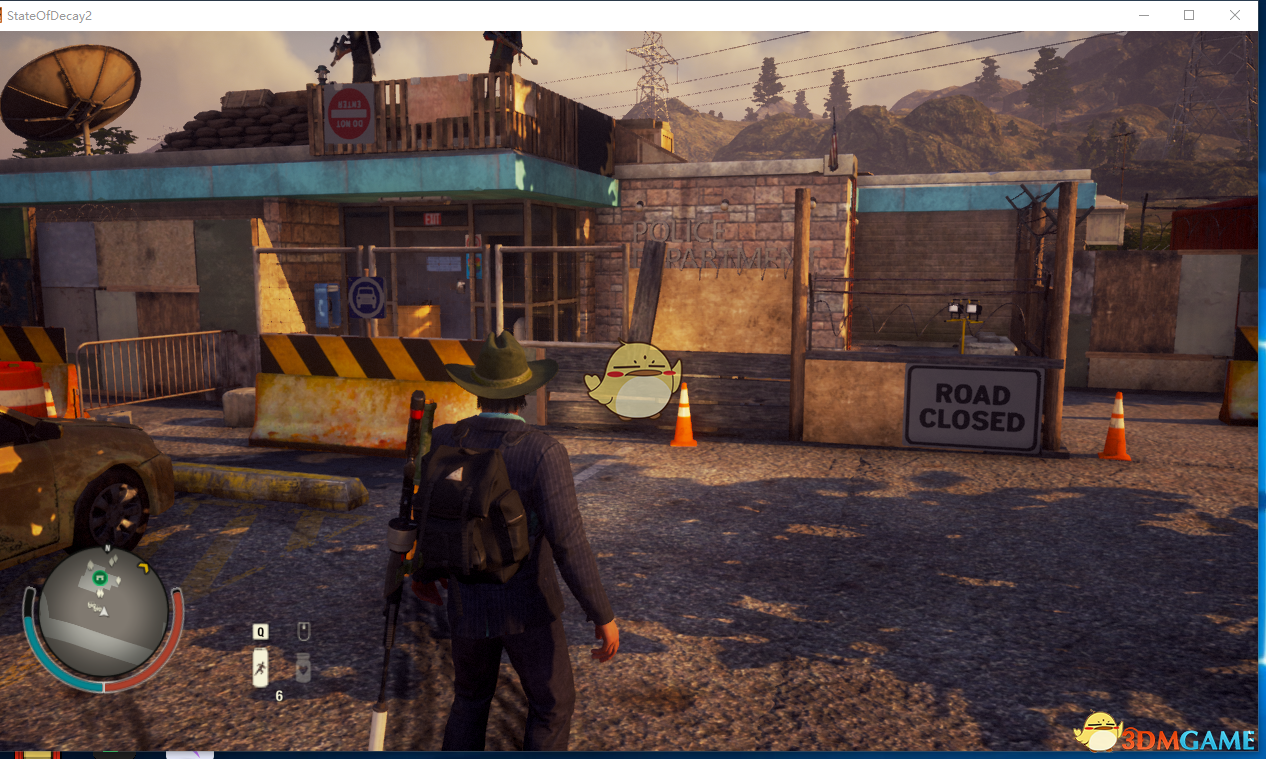The image size is (1266, 759).
Task: Maximize the game window
Action: pyautogui.click(x=1189, y=15)
